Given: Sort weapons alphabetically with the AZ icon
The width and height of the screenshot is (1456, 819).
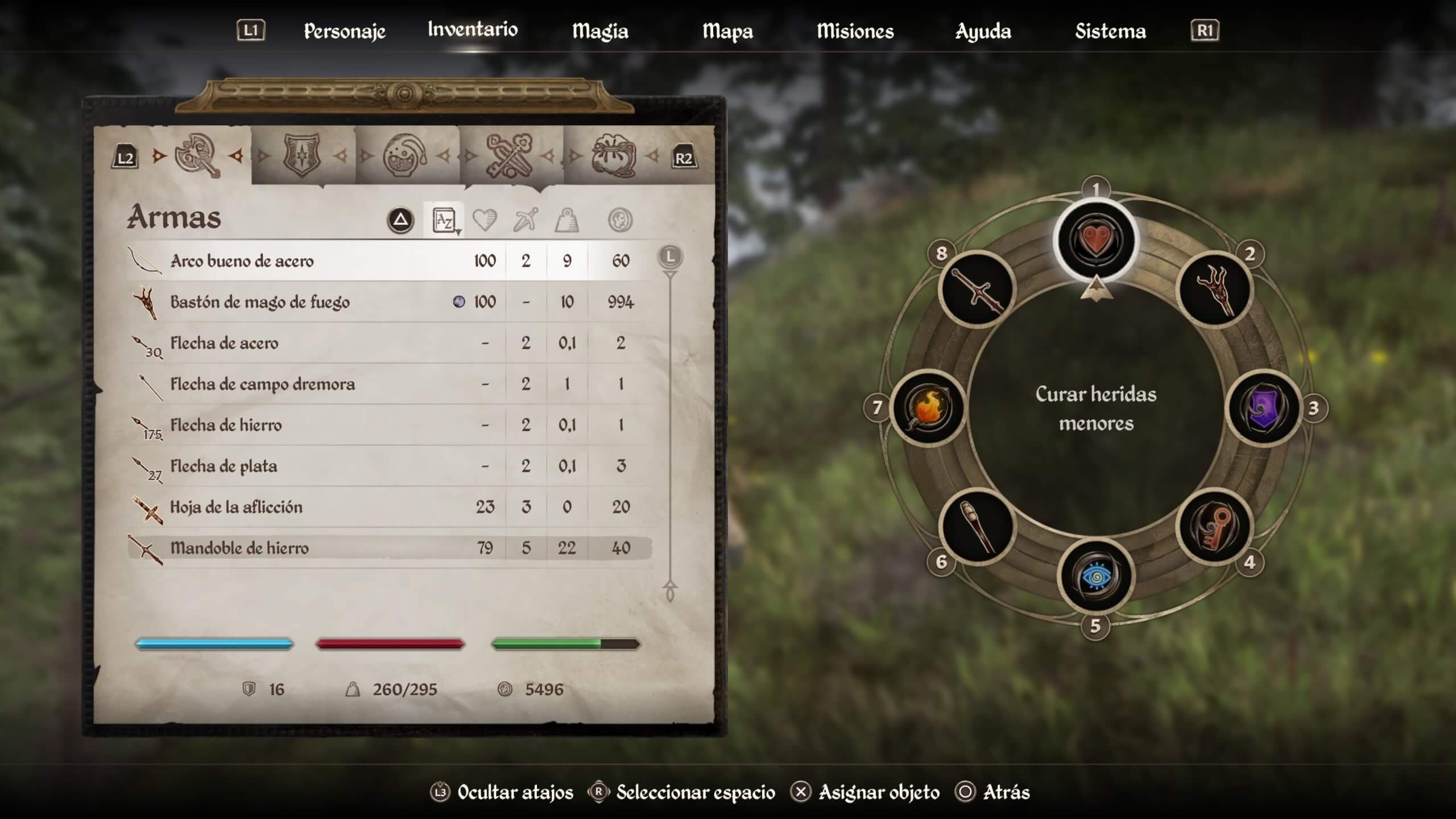Looking at the screenshot, I should coord(444,220).
